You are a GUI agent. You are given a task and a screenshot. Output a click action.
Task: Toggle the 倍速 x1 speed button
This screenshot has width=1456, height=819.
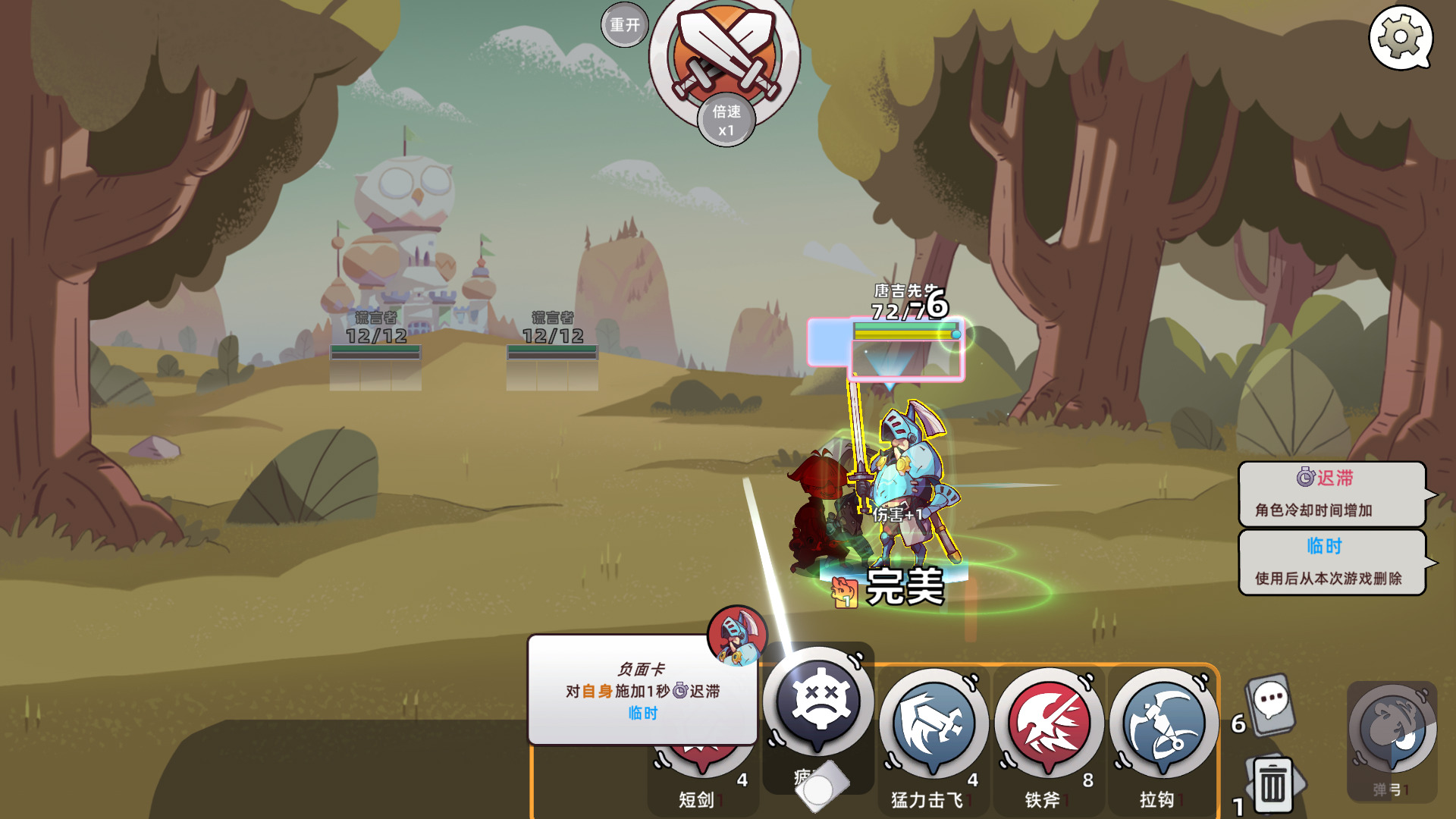tap(726, 121)
